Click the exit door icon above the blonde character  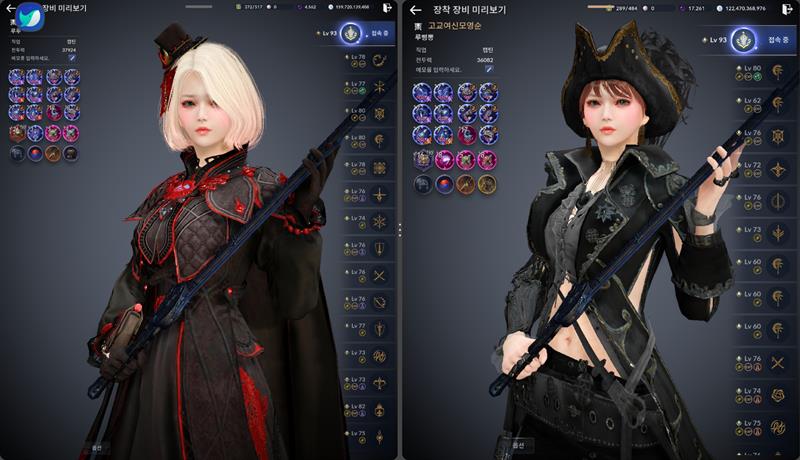(x=386, y=8)
